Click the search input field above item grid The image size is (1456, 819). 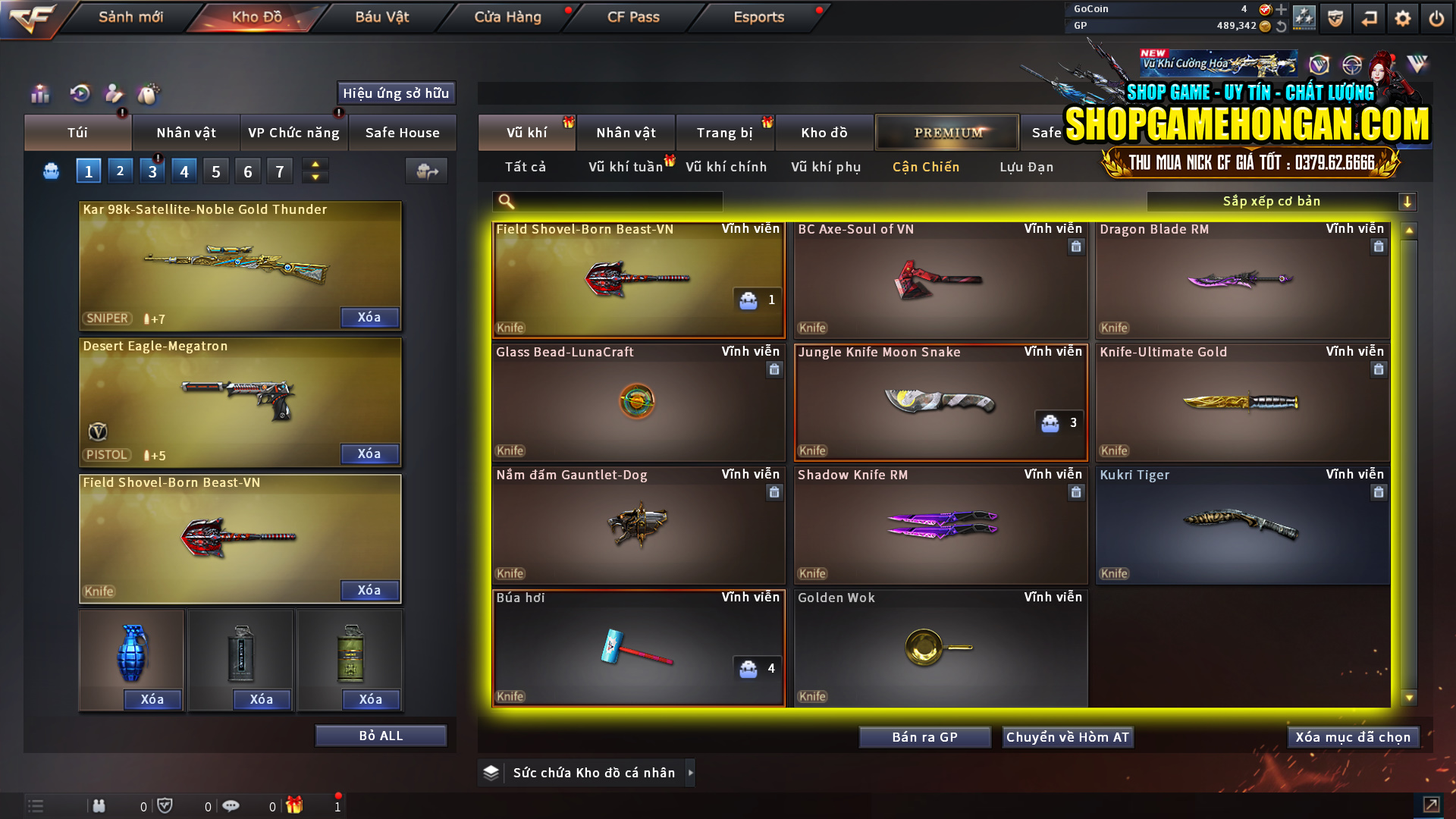[607, 201]
